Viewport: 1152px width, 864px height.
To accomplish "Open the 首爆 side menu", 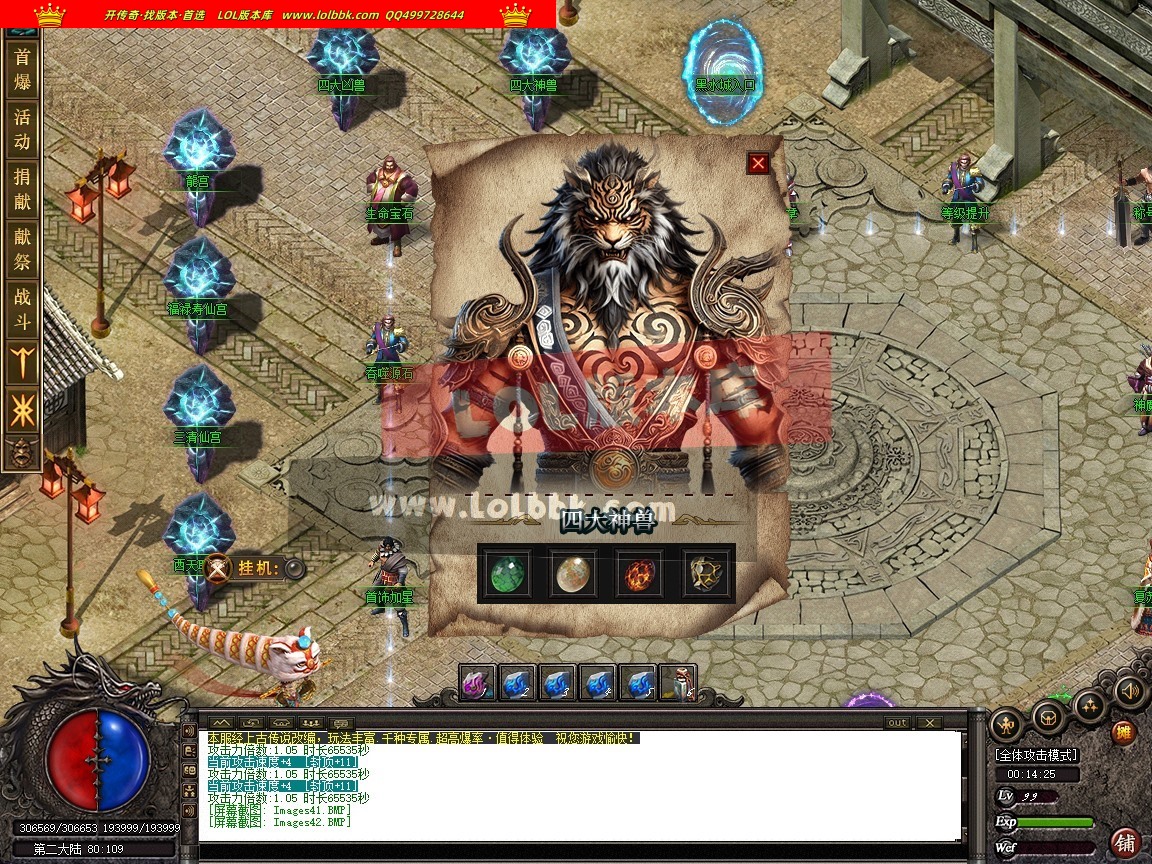I will pos(22,70).
